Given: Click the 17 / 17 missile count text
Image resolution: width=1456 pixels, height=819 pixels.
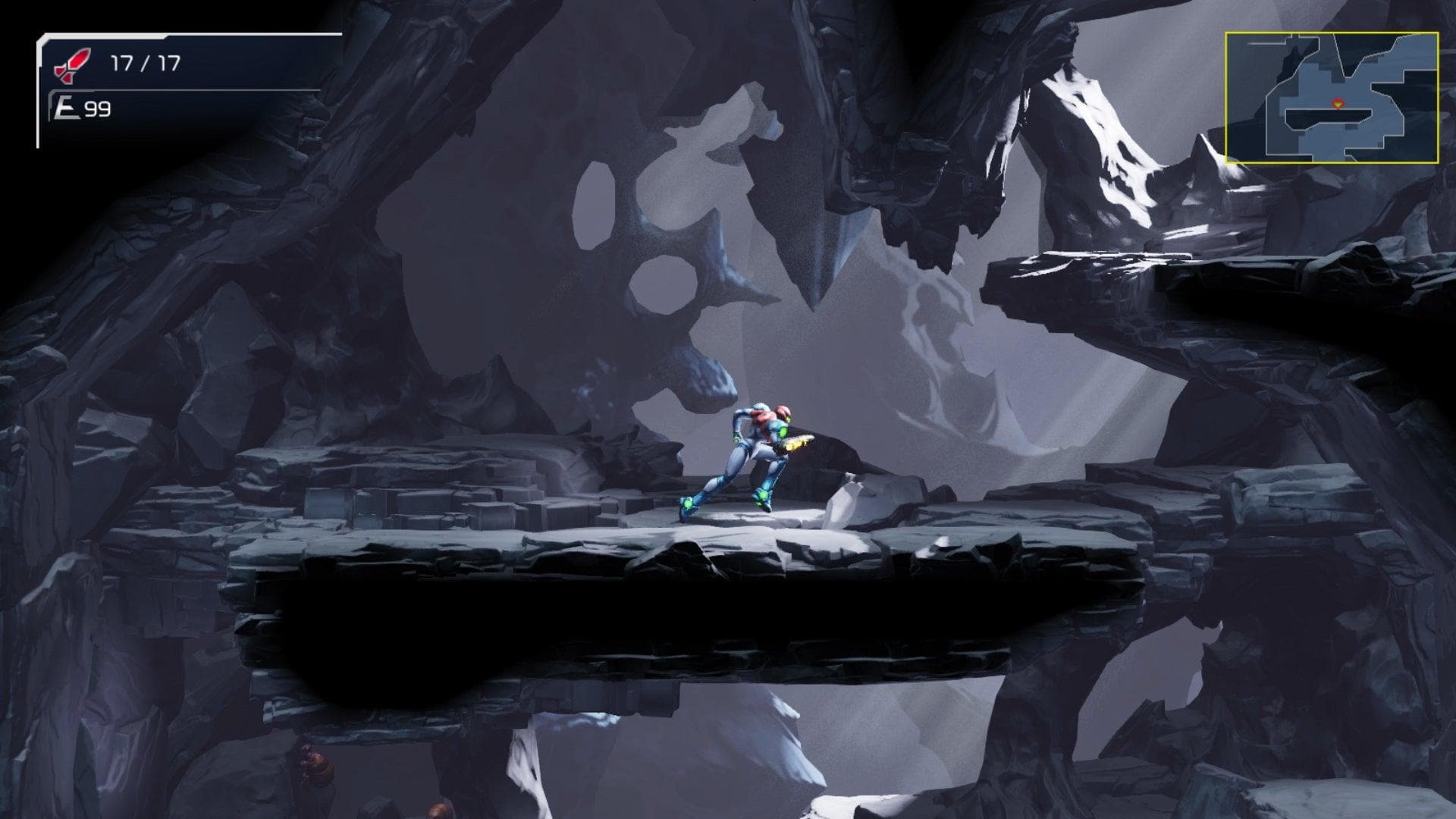Looking at the screenshot, I should tap(144, 62).
